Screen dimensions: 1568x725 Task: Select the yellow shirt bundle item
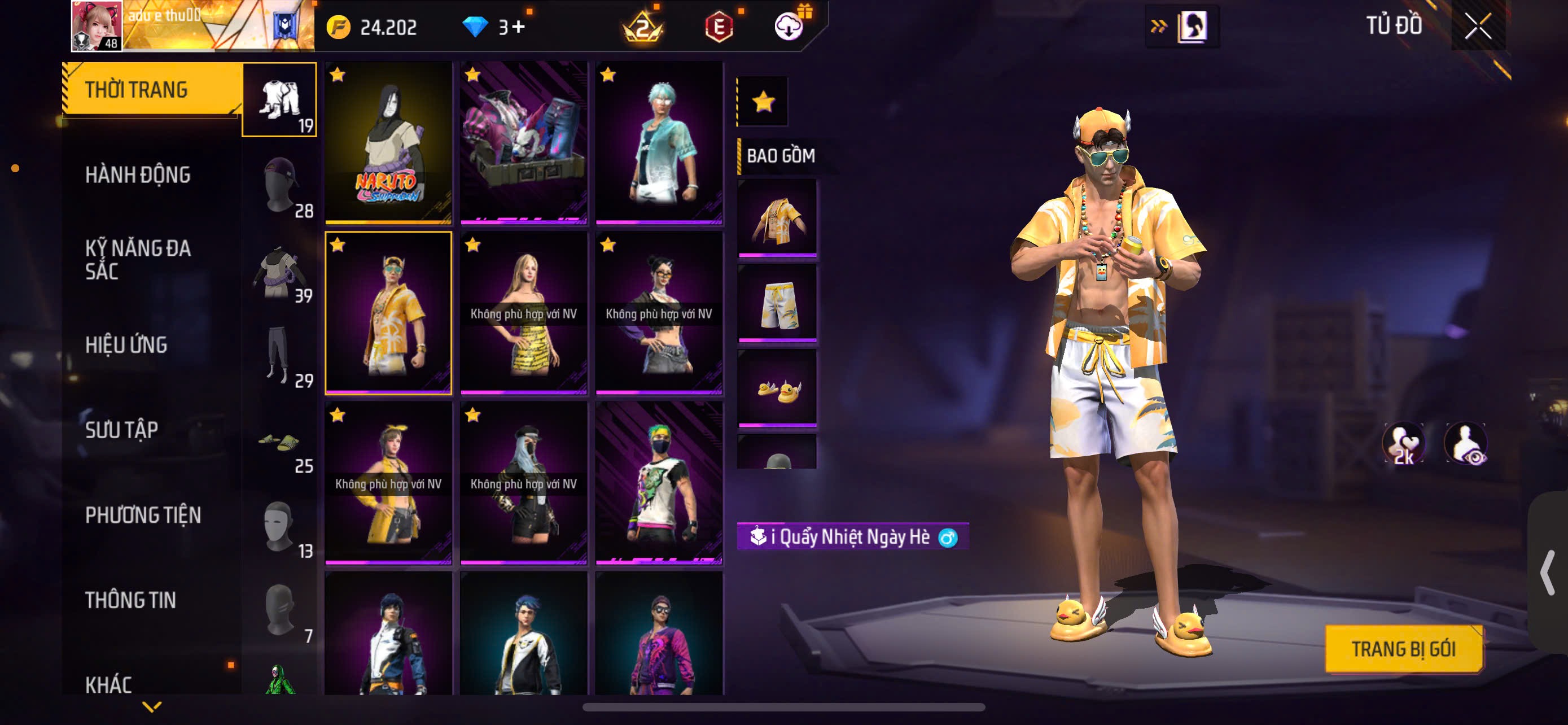click(777, 218)
